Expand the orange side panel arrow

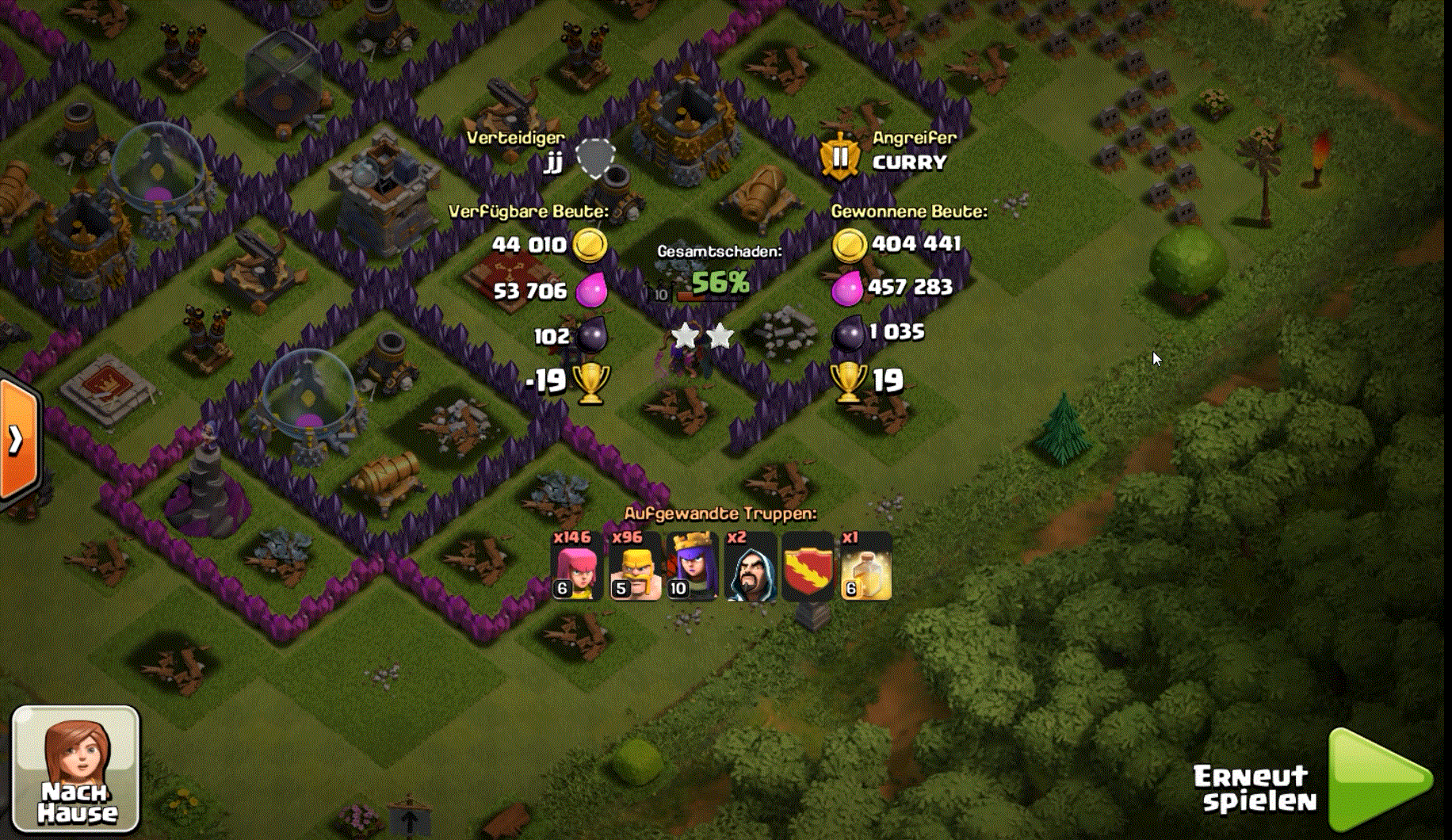17,439
